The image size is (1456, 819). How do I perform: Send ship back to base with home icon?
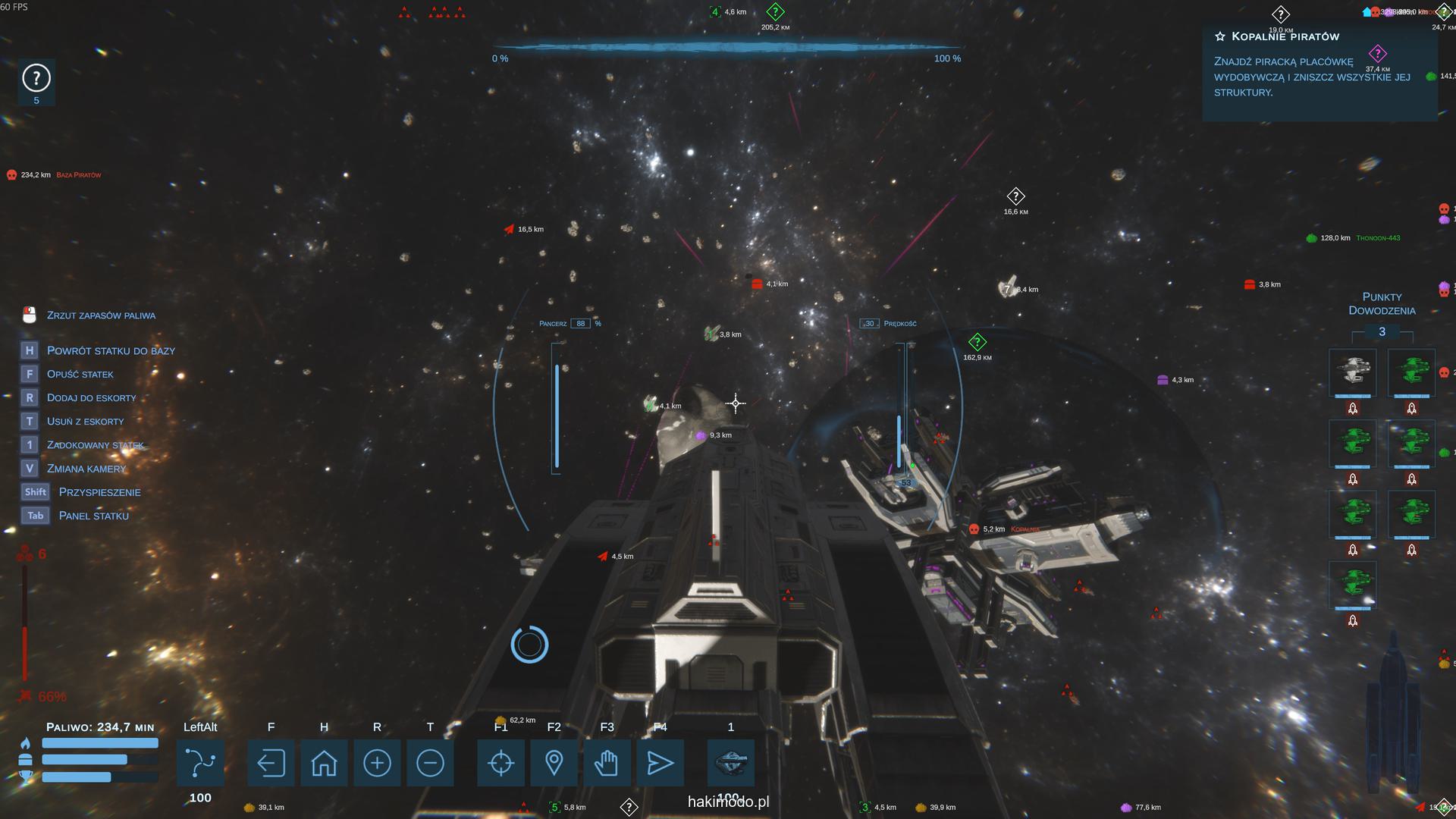click(324, 762)
